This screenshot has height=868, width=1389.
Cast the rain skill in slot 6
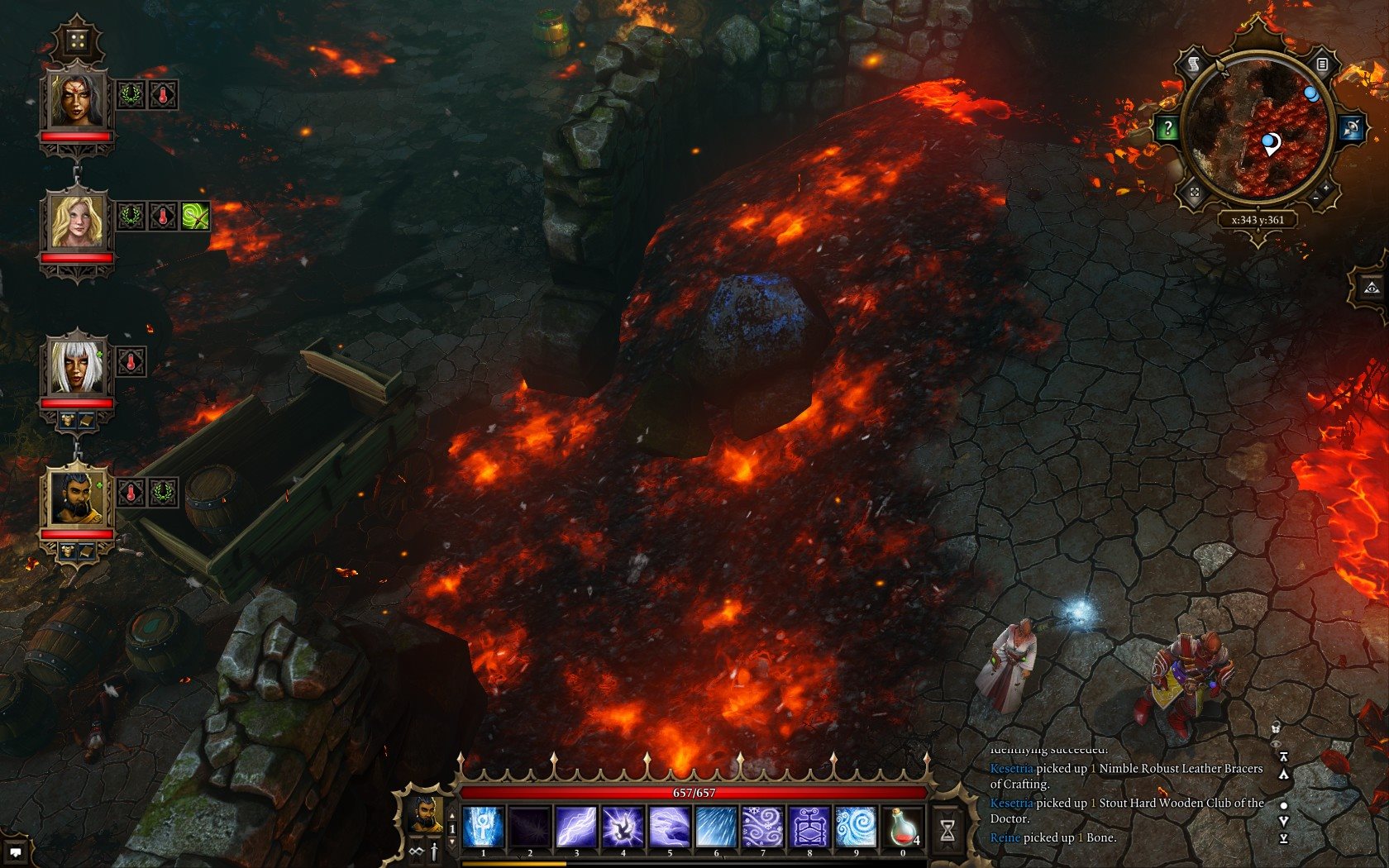pos(716,827)
